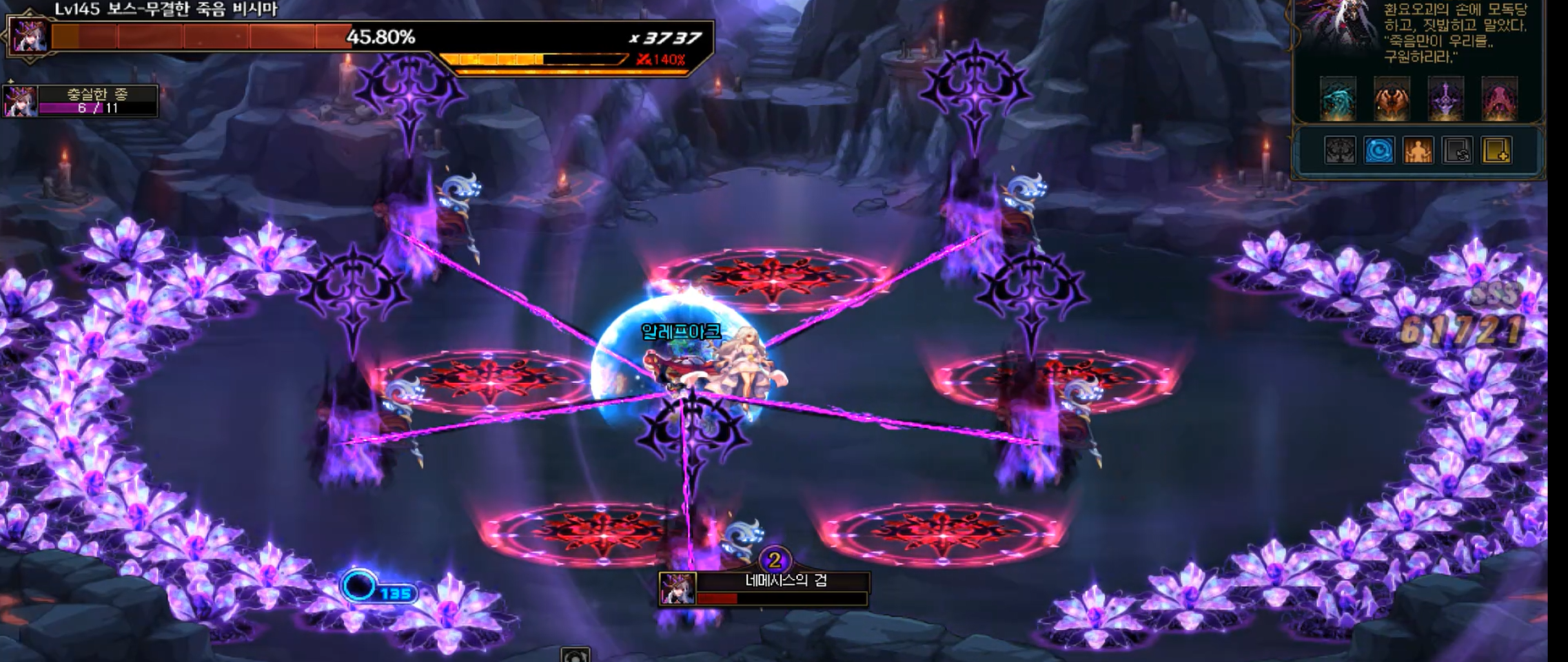Select the pink tentacled creature card
The width and height of the screenshot is (1568, 662).
pos(1500,99)
